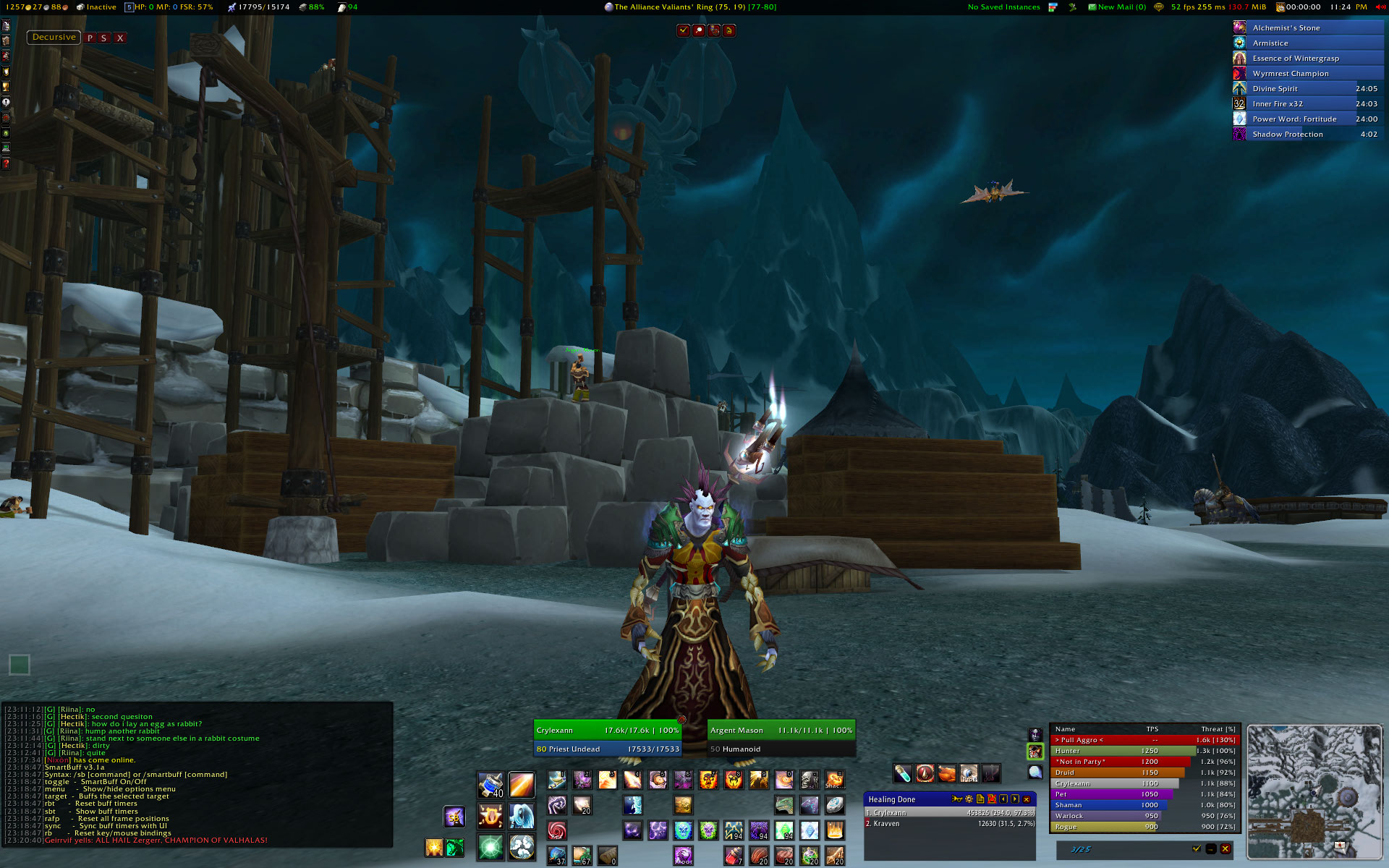The image size is (1389, 868).
Task: Cast the Shackle Undead action slot
Action: tap(834, 780)
